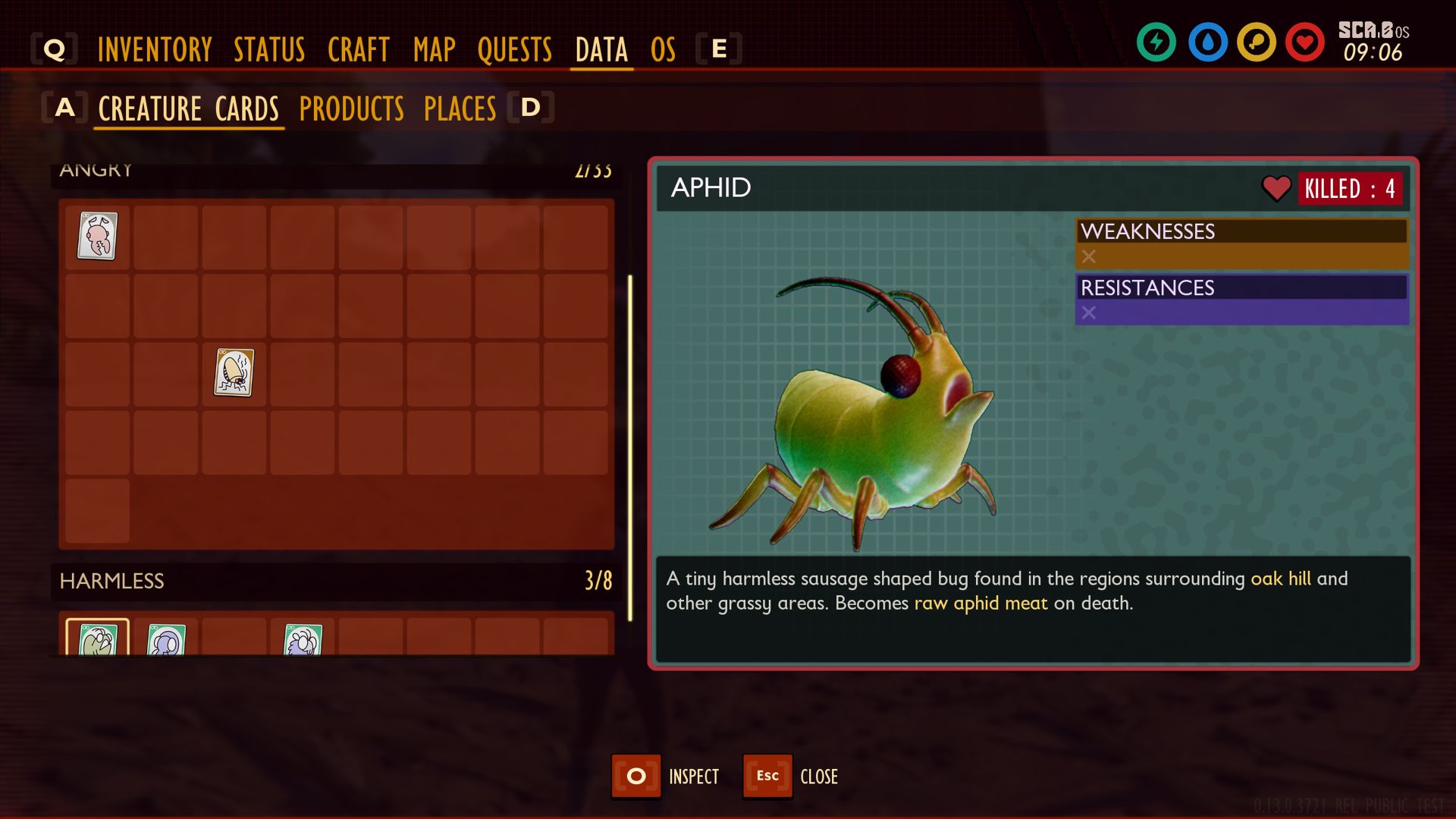
Task: View the Places sub-tab
Action: tap(460, 108)
